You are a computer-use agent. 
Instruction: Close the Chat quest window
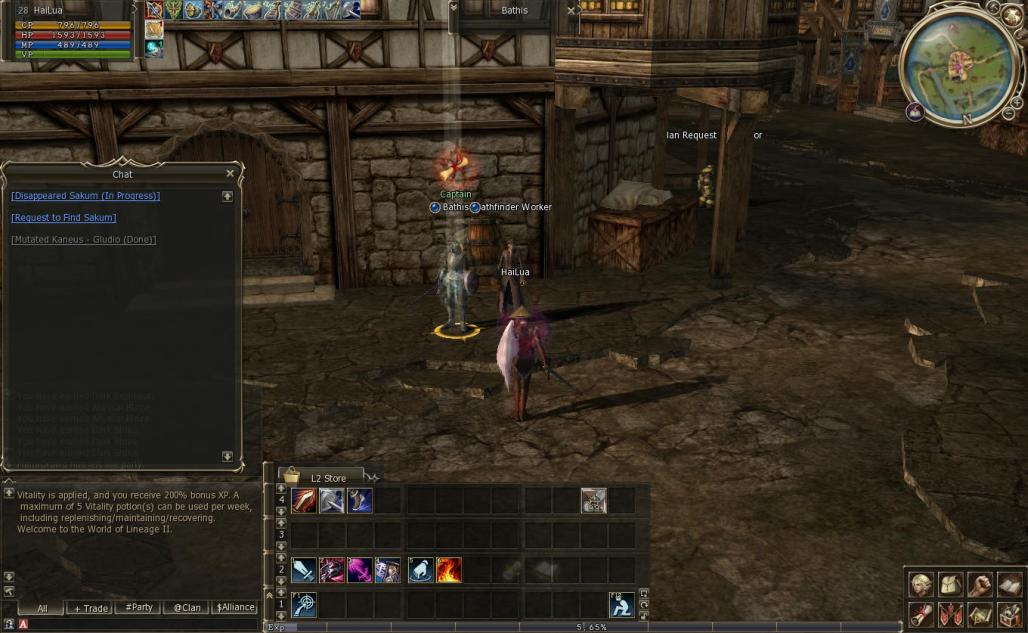point(229,174)
